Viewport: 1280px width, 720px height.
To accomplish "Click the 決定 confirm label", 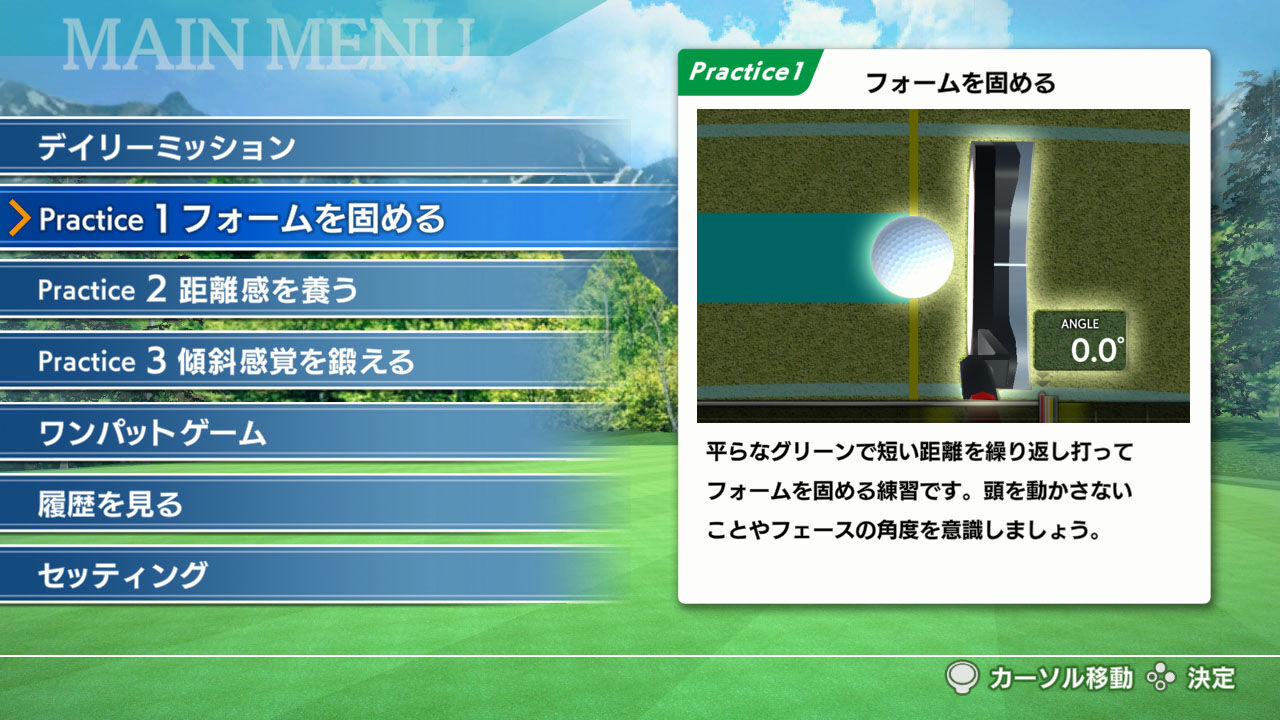I will (x=1210, y=678).
